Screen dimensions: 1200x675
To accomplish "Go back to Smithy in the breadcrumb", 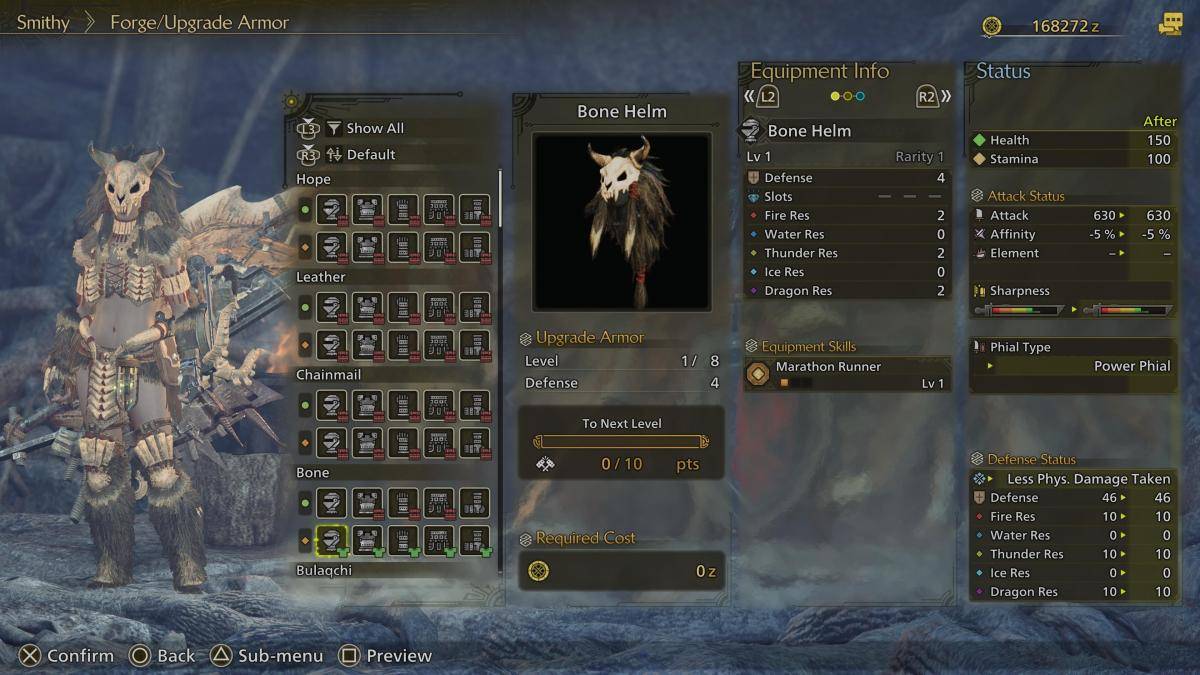I will pyautogui.click(x=43, y=22).
